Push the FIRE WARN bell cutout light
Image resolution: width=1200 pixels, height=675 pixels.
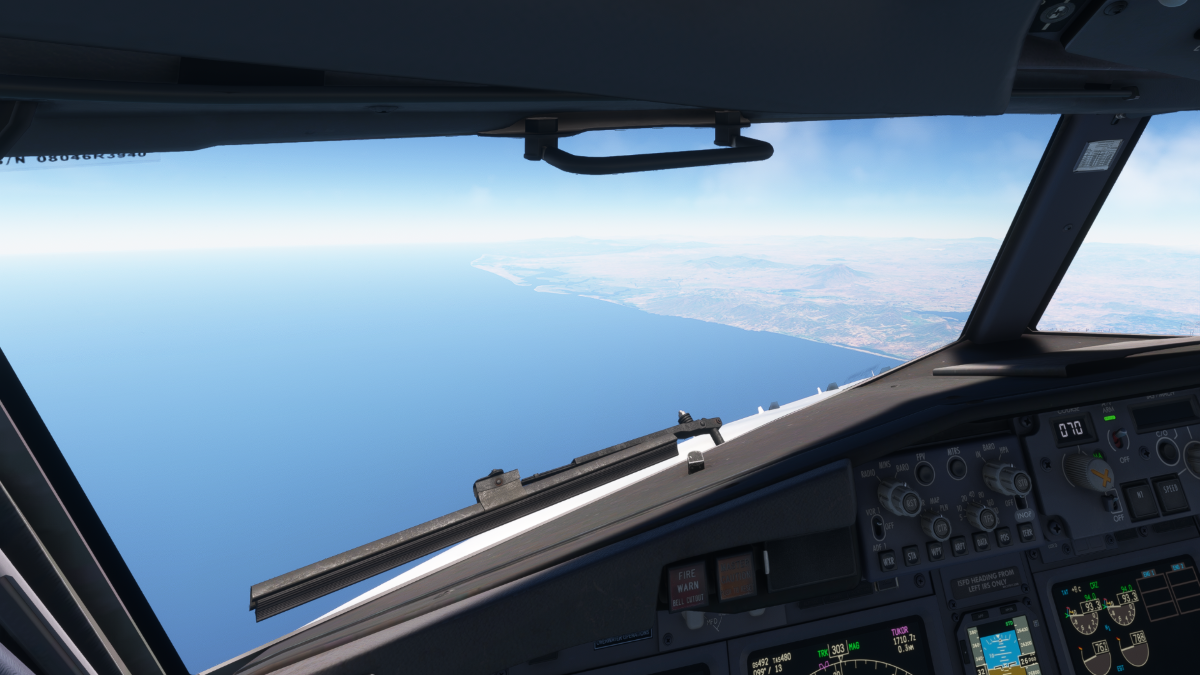[x=687, y=584]
